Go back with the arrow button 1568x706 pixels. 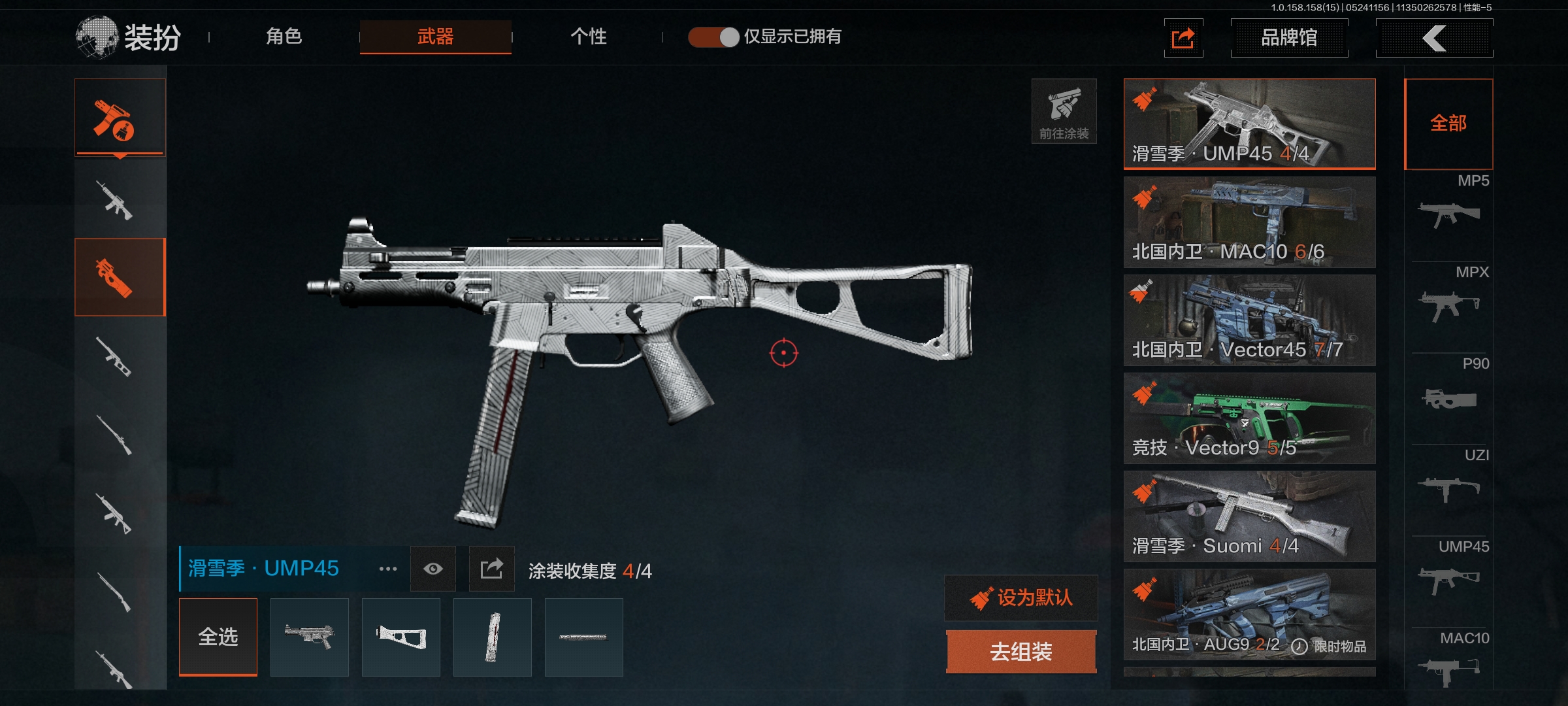click(x=1434, y=38)
